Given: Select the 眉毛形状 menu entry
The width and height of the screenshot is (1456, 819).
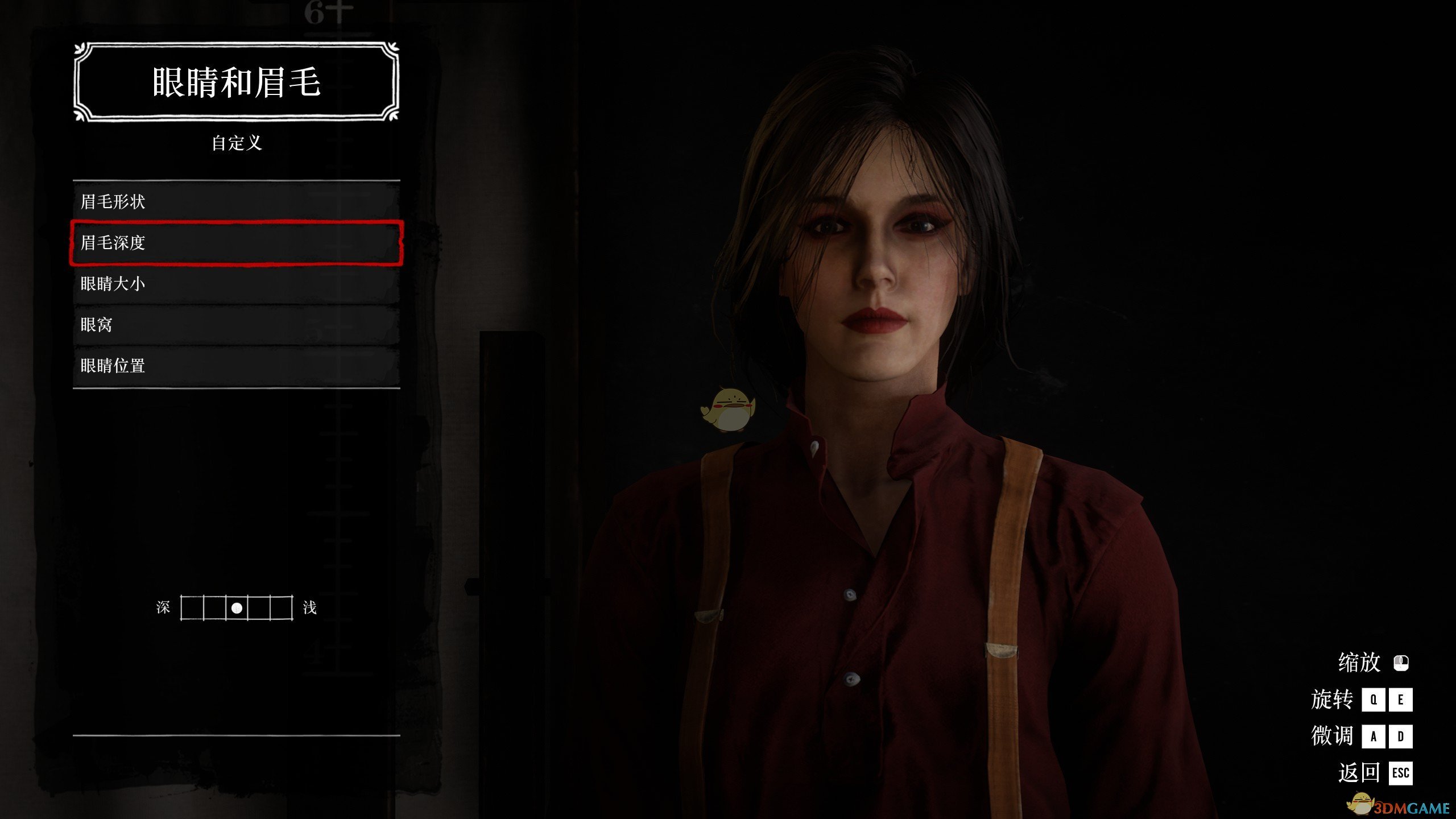Looking at the screenshot, I should 236,201.
